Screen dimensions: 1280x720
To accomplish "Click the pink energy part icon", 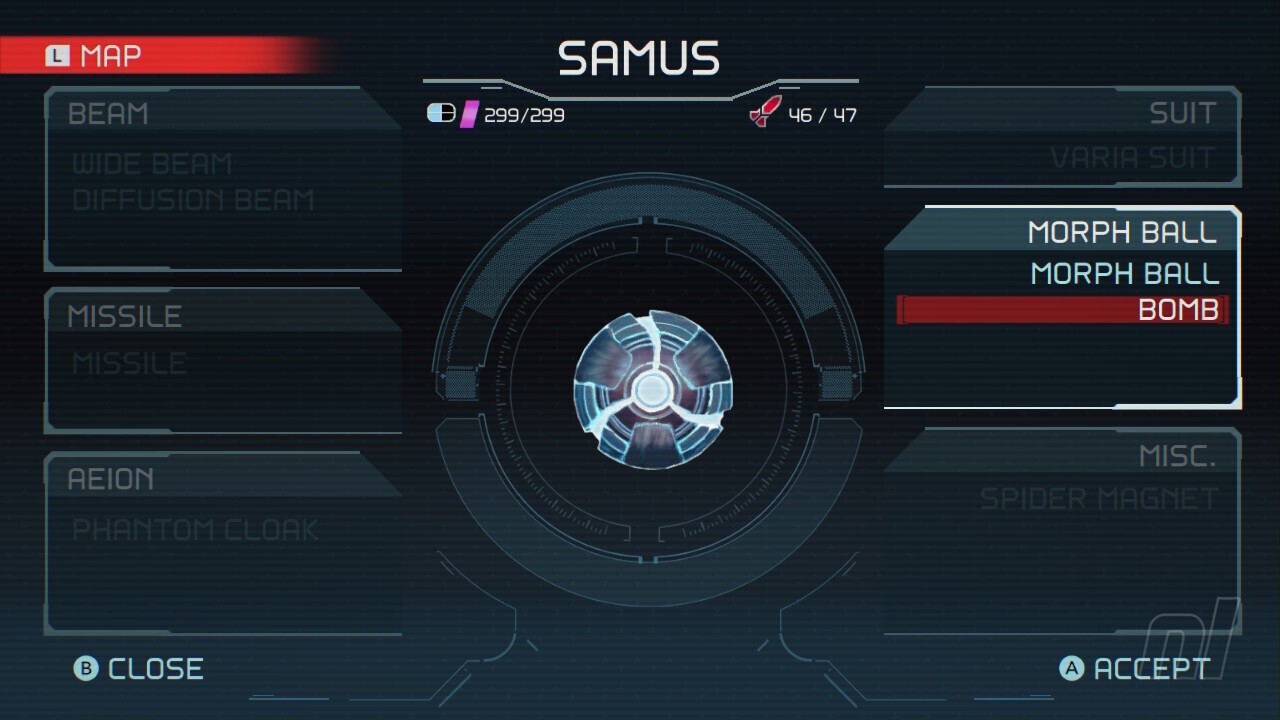I will [x=468, y=115].
